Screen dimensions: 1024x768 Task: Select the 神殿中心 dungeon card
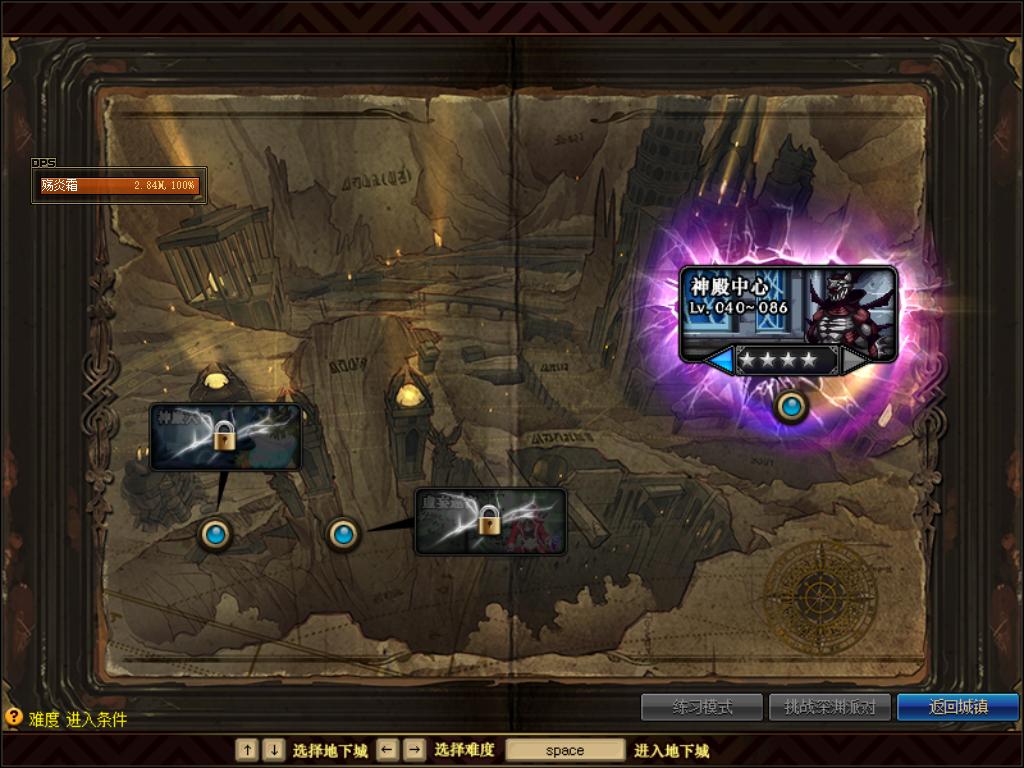click(787, 306)
